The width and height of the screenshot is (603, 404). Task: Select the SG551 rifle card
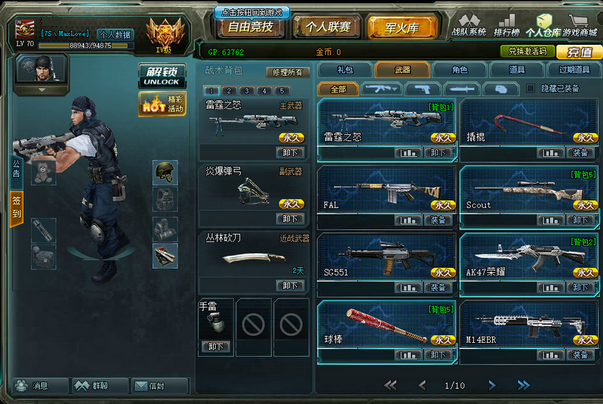click(x=387, y=262)
